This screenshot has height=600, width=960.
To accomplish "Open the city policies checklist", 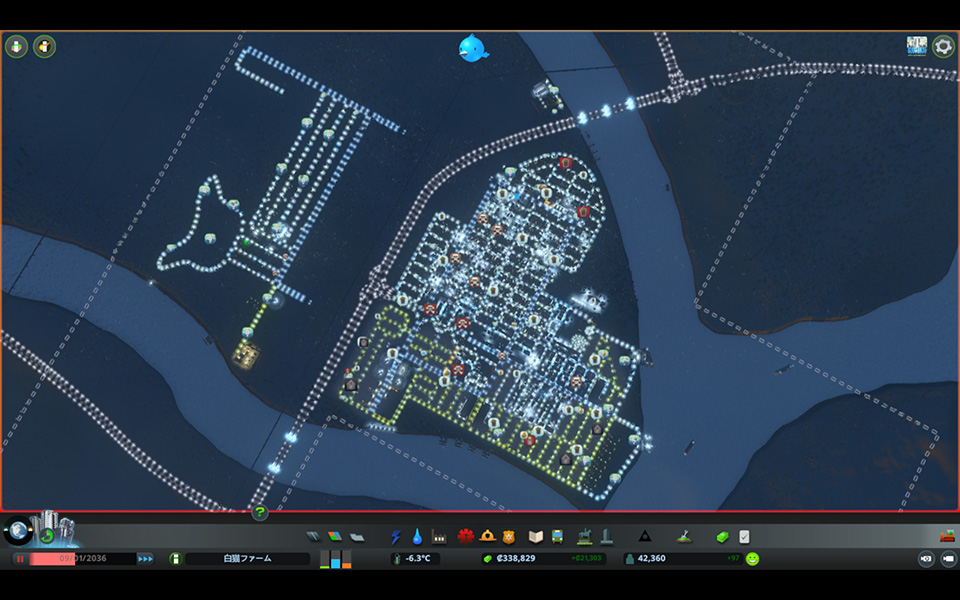I will click(745, 537).
